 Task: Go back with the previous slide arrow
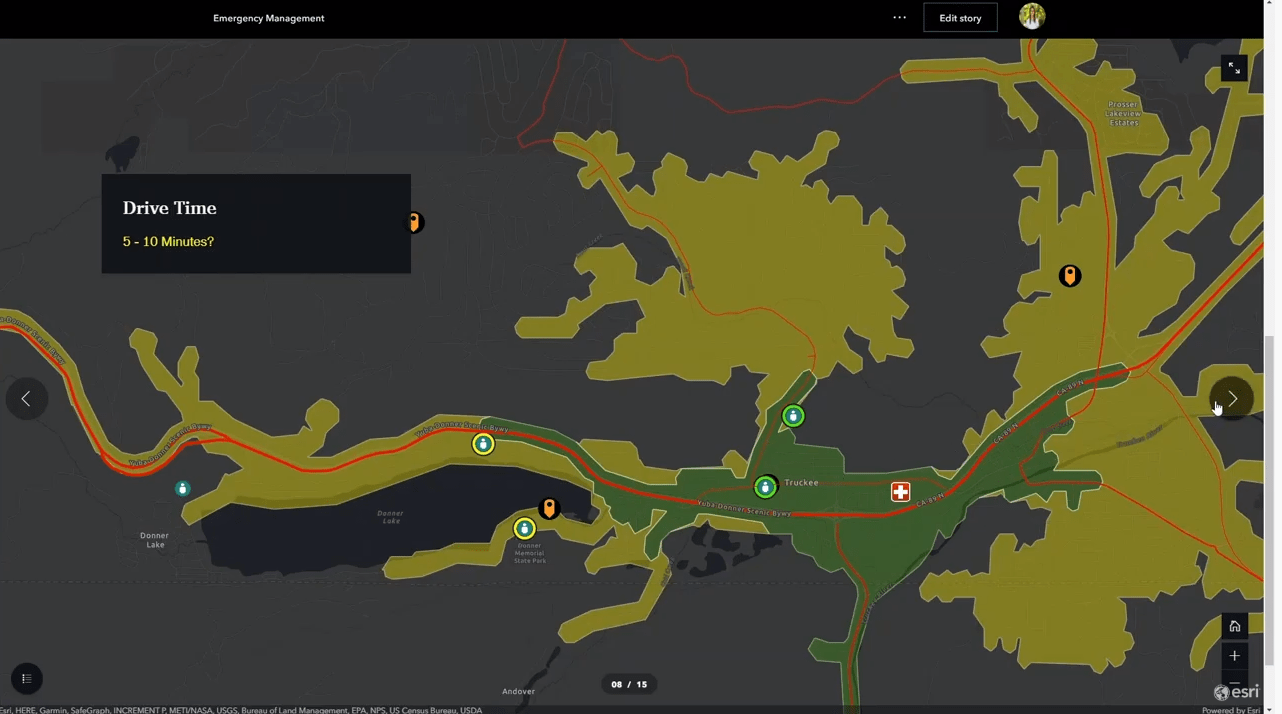pyautogui.click(x=26, y=398)
